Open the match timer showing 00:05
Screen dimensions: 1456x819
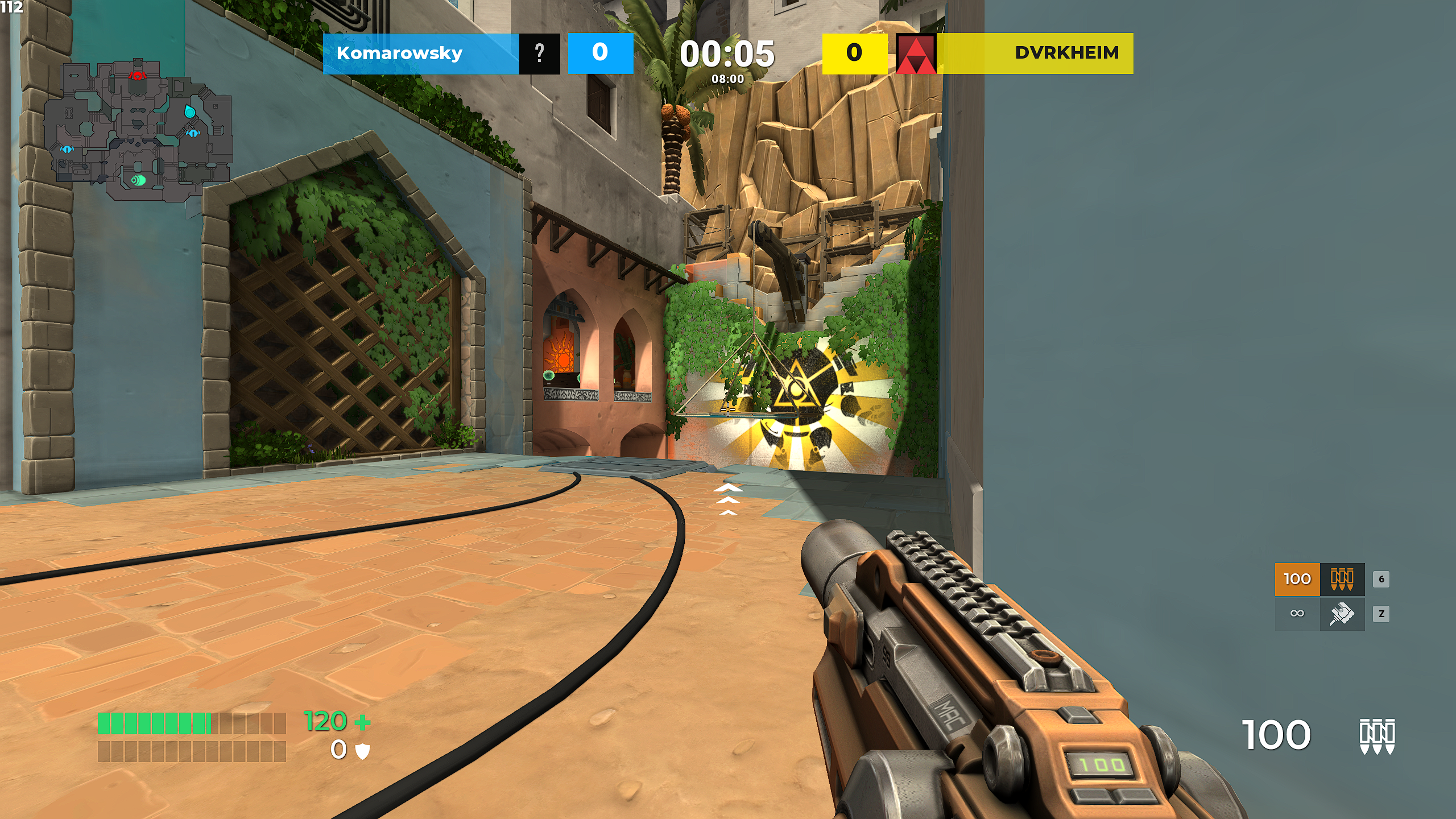click(728, 55)
